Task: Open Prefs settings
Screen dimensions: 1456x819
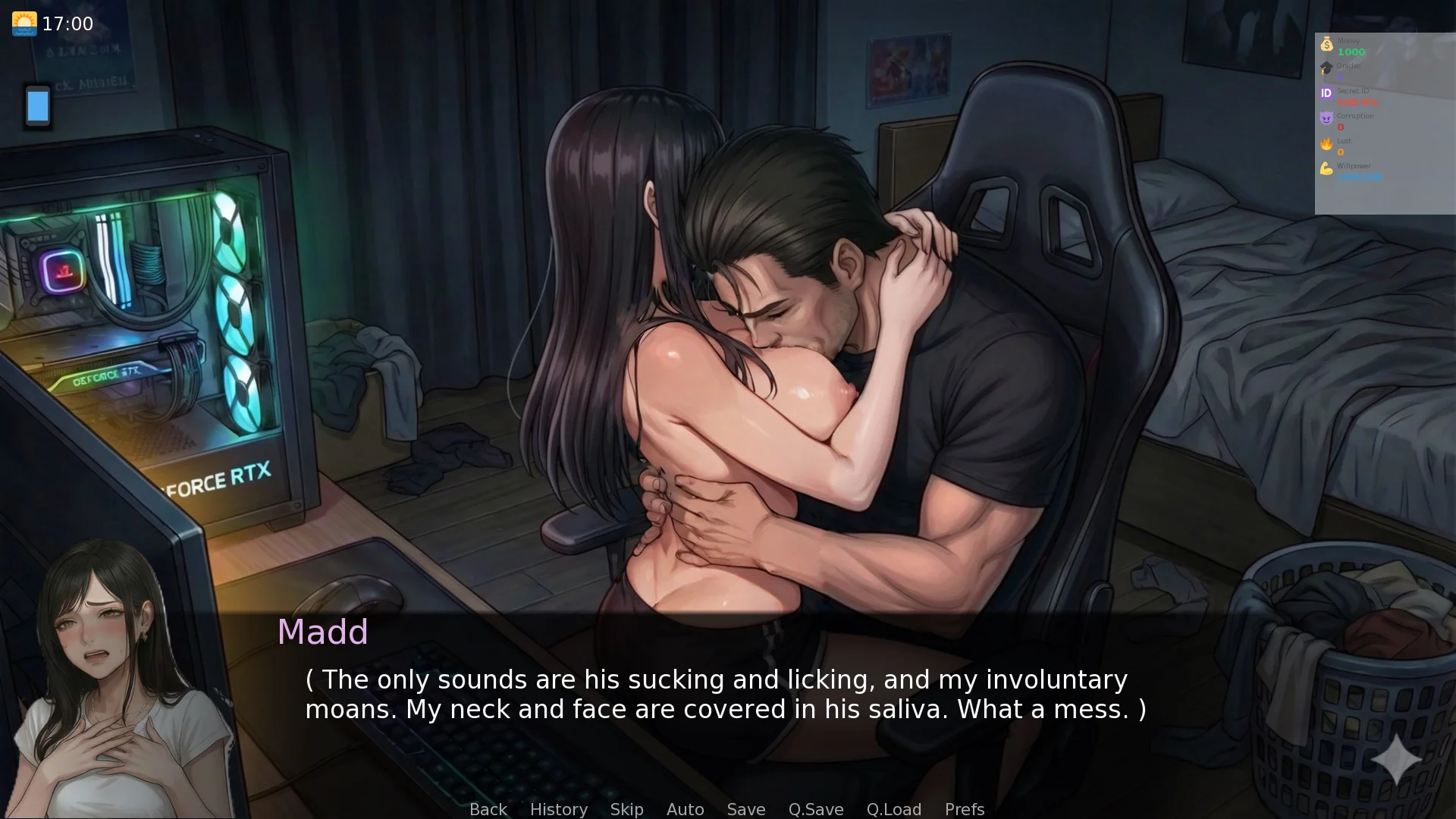Action: click(964, 809)
